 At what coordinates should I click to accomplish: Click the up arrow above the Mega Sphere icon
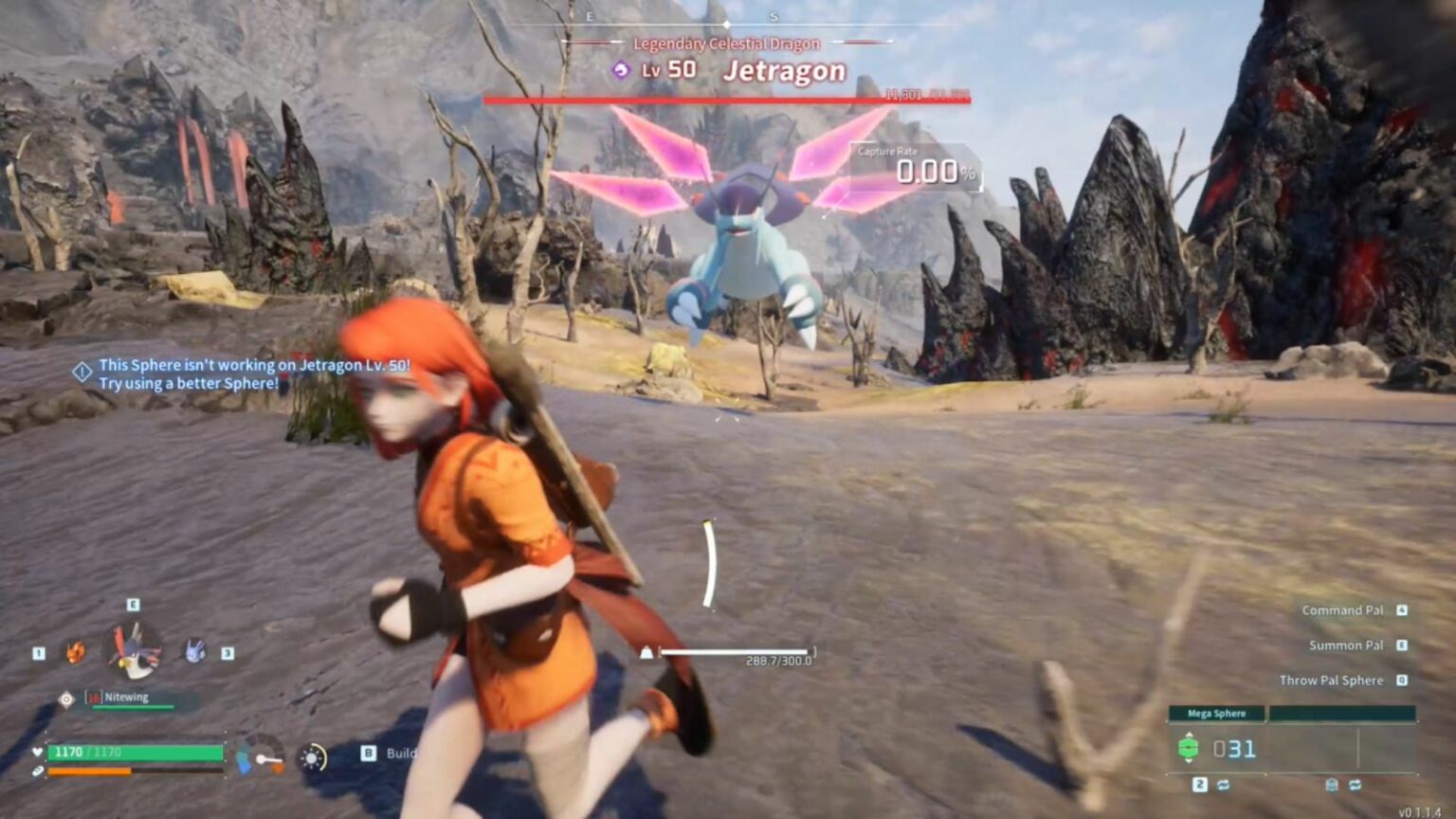pyautogui.click(x=1189, y=735)
